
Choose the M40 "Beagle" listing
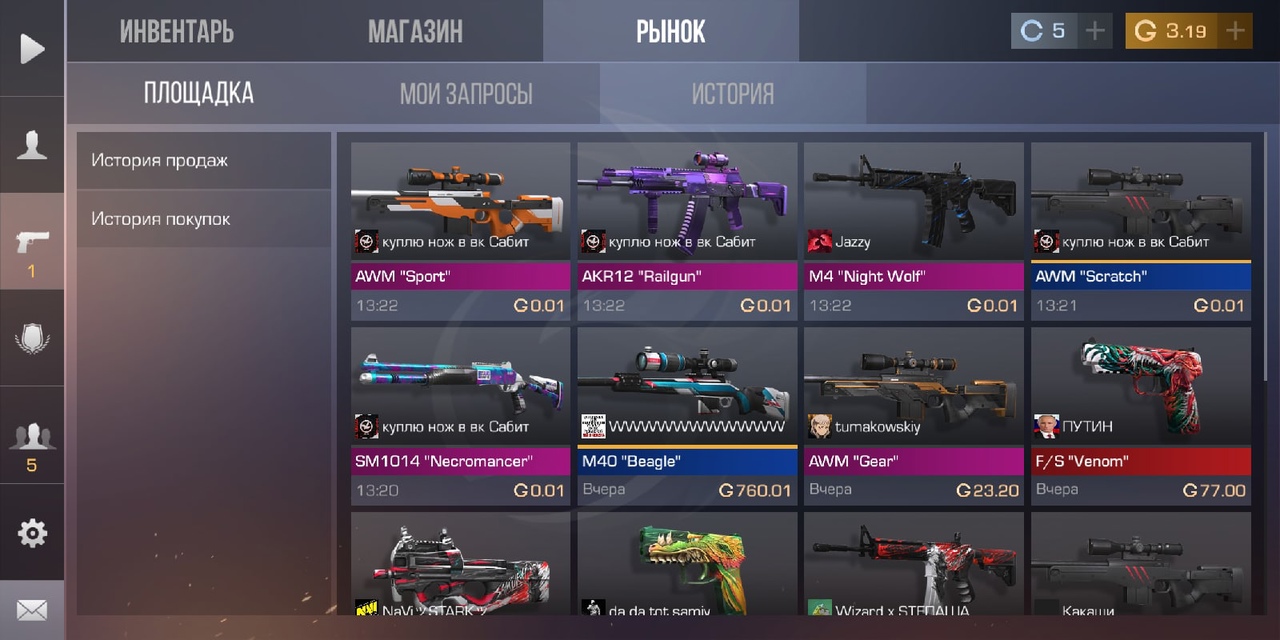pyautogui.click(x=687, y=415)
